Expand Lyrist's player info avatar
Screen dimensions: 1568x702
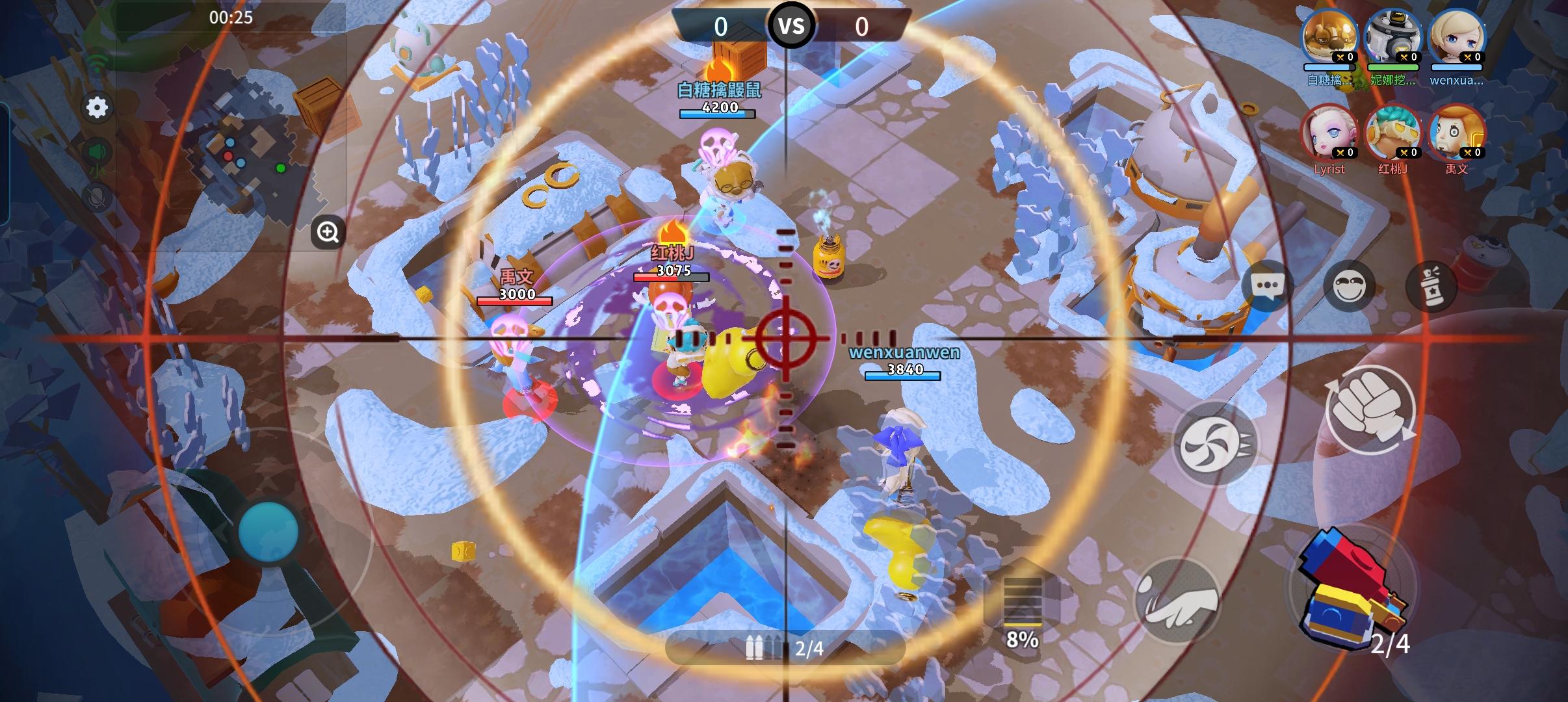[x=1329, y=133]
